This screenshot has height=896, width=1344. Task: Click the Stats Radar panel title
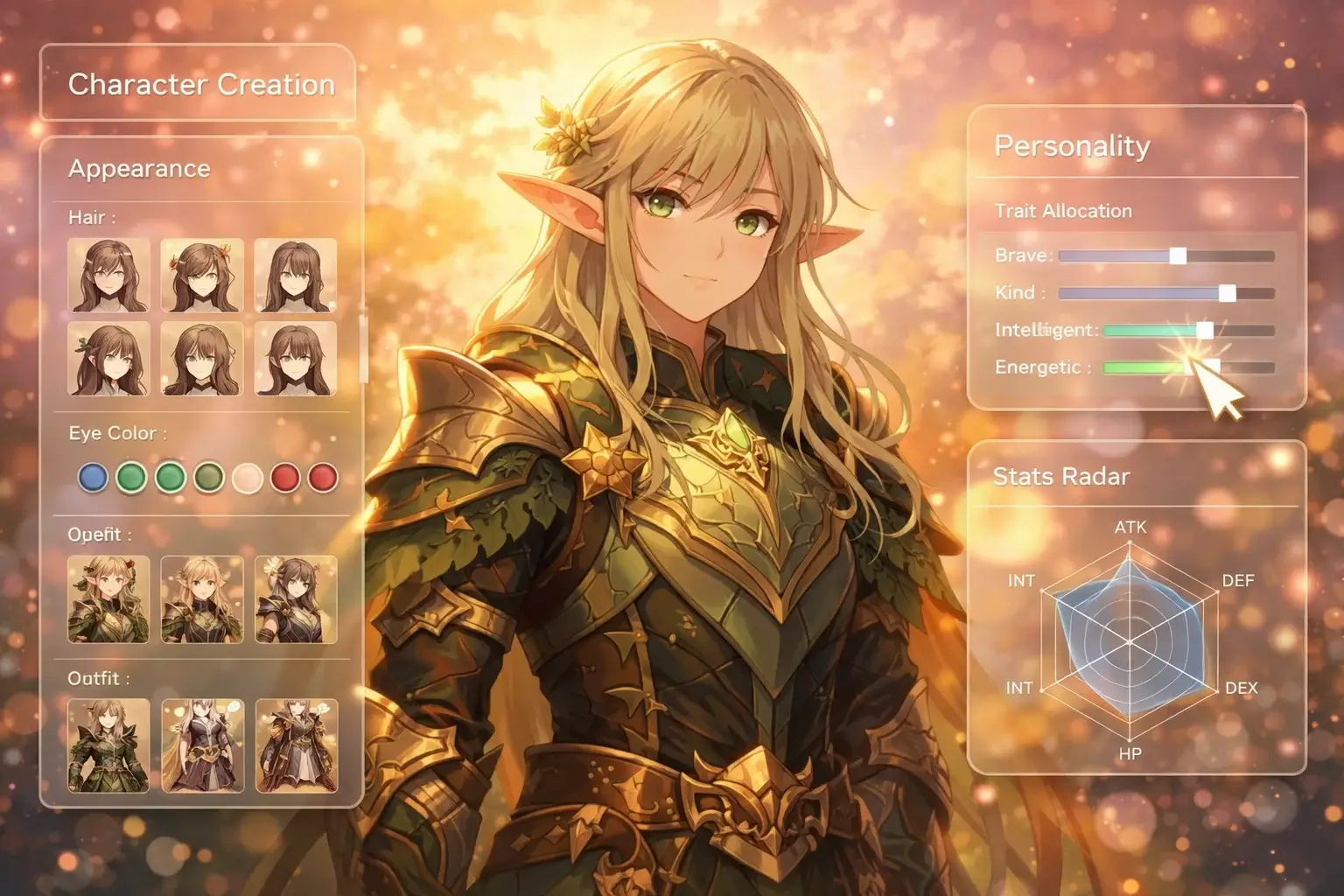[1061, 477]
